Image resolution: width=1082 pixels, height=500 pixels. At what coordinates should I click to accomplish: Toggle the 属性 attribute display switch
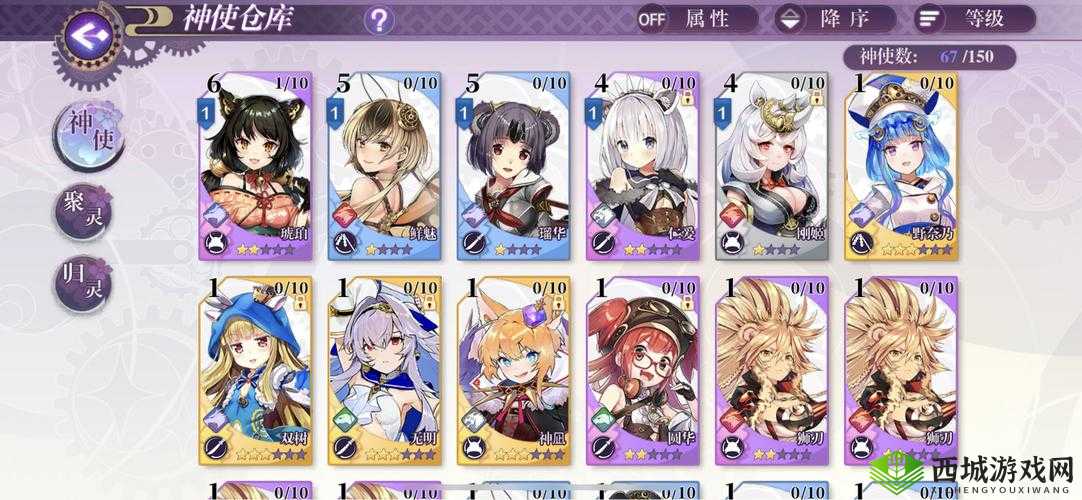(x=697, y=18)
